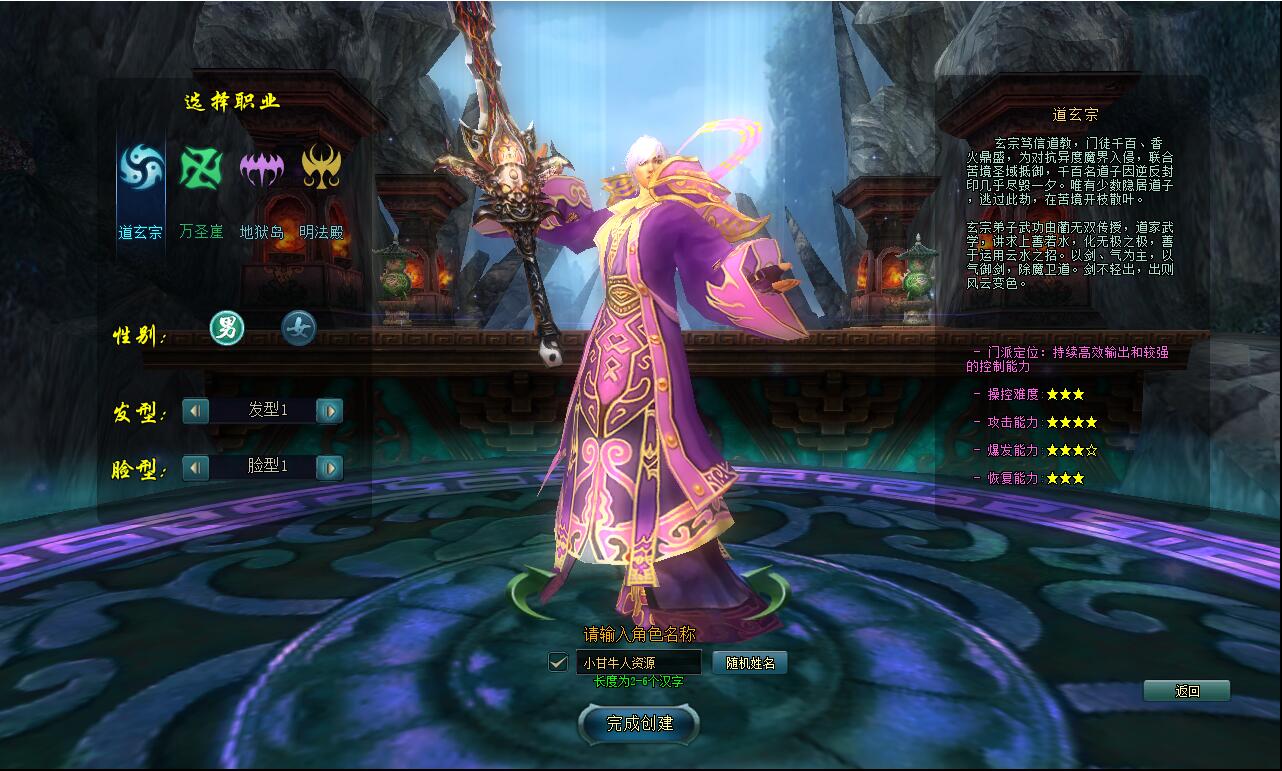Show the next face type 脸型
The image size is (1282, 771).
click(329, 467)
